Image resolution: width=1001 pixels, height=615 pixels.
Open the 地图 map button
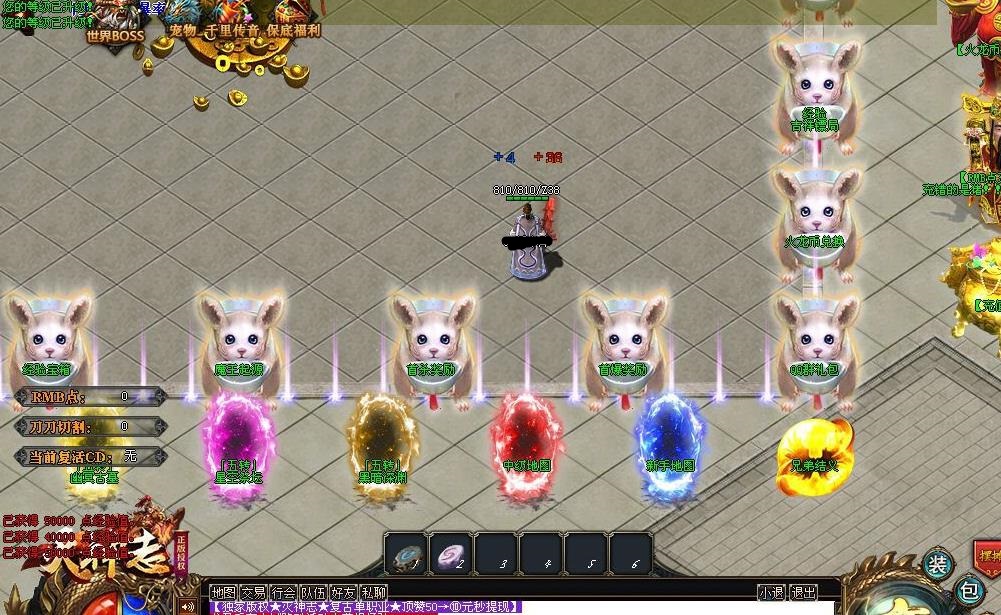click(x=223, y=593)
